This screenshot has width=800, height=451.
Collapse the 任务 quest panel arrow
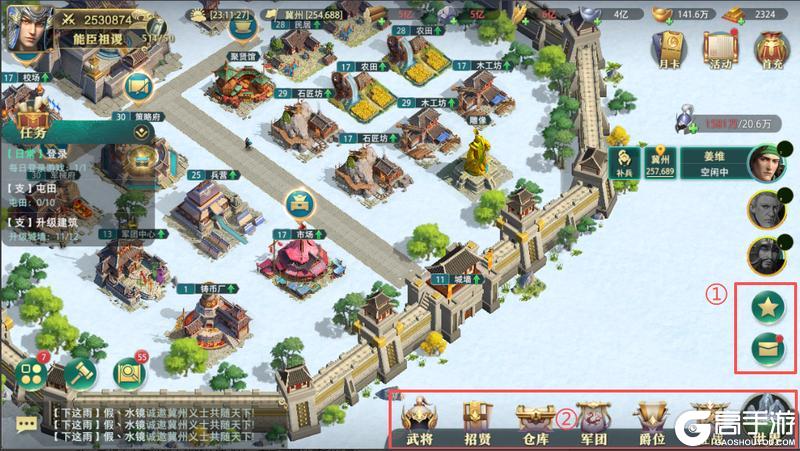tap(141, 131)
